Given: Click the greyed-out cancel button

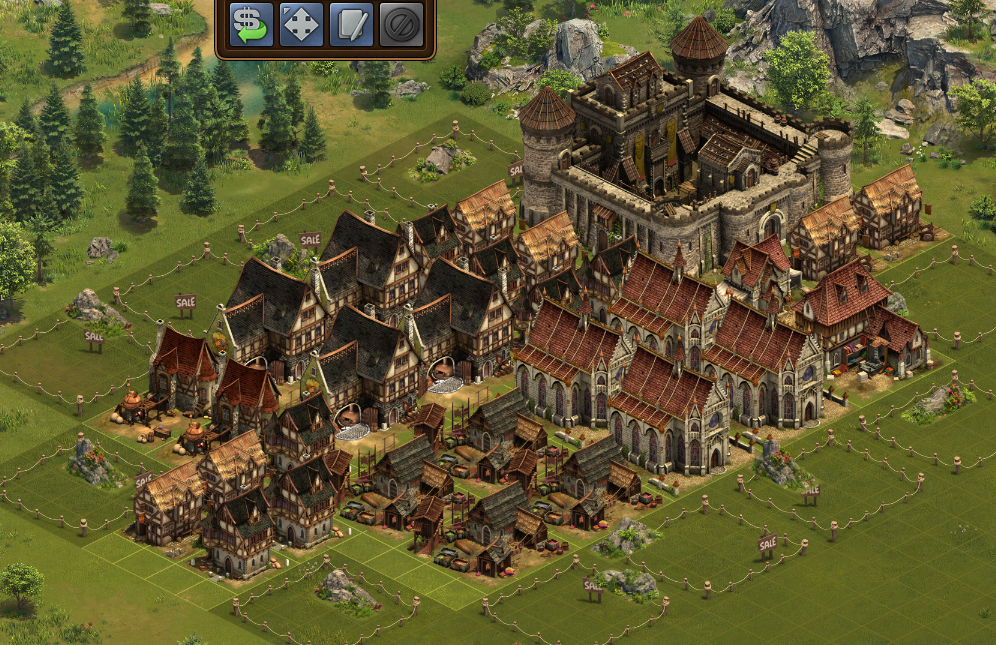Looking at the screenshot, I should tap(401, 25).
